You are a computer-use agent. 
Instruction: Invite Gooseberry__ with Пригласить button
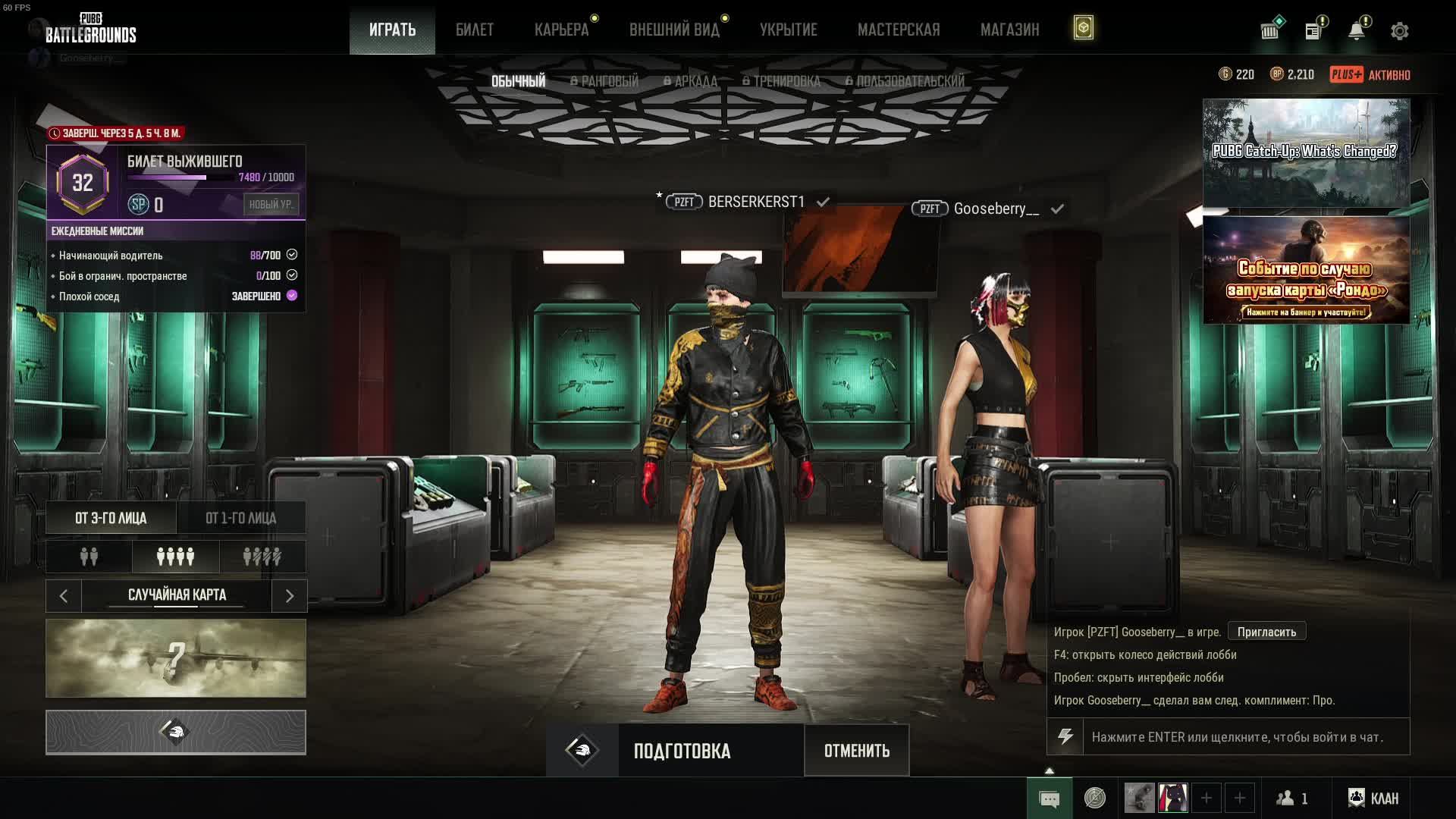click(x=1266, y=632)
